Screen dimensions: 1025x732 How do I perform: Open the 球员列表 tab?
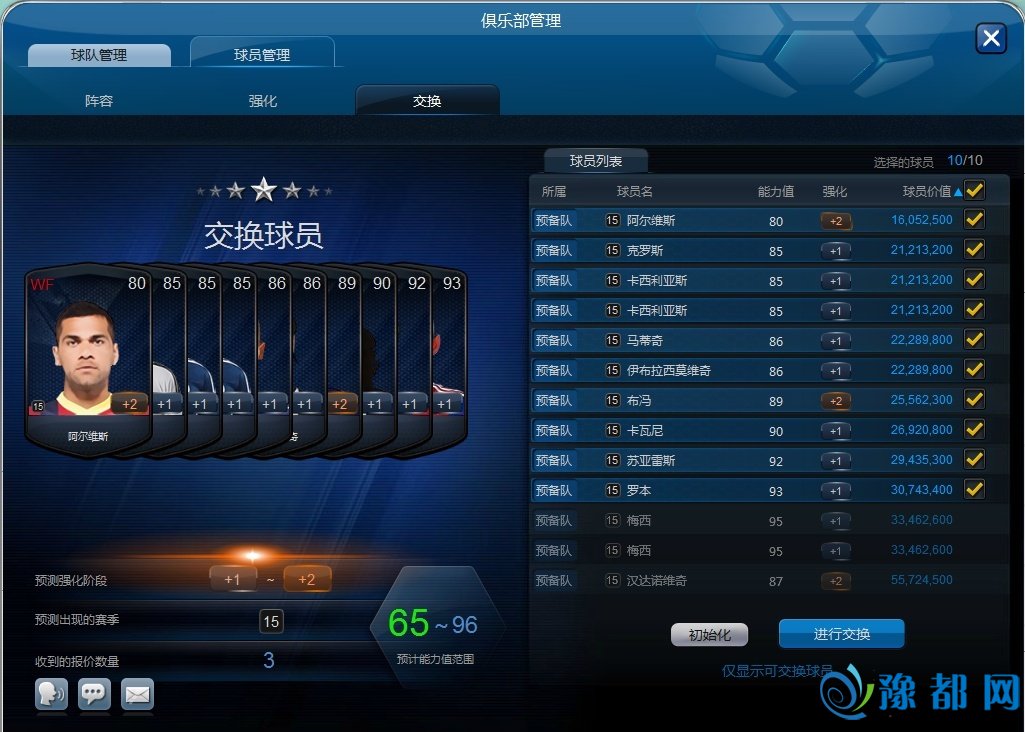pos(596,161)
